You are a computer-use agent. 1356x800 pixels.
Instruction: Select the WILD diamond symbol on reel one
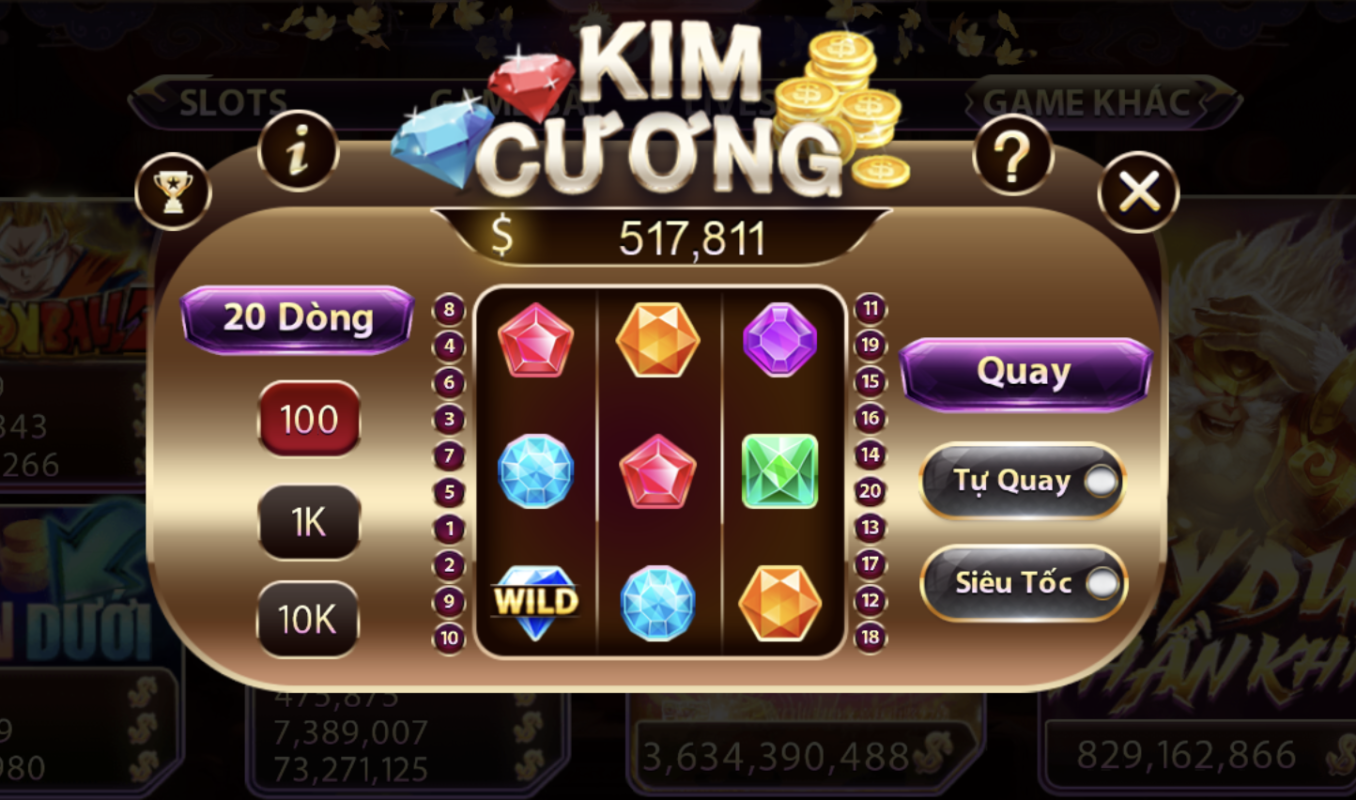click(537, 601)
